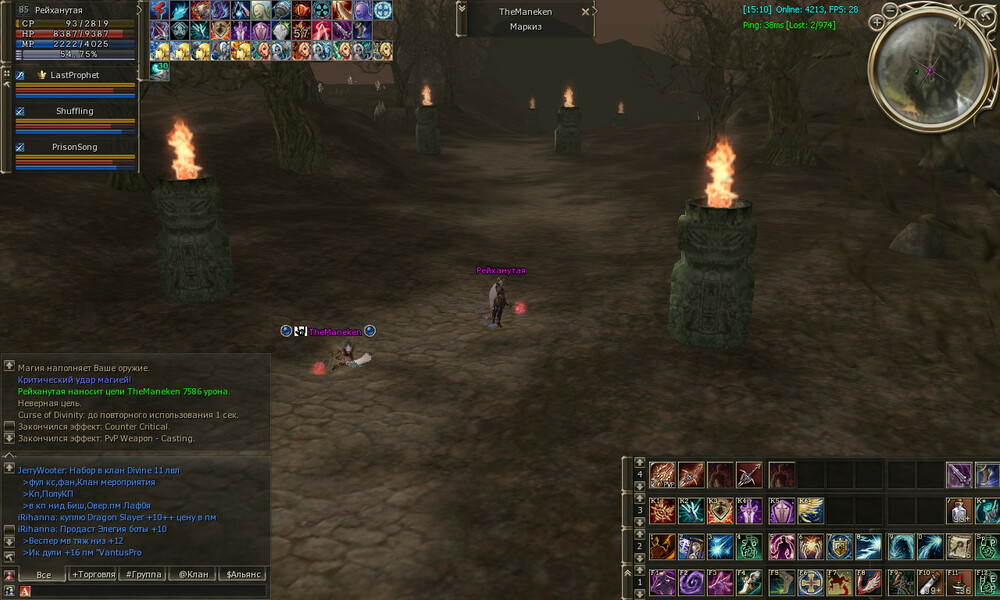Cast the K1 red sun sigil skill
This screenshot has height=600, width=1000.
point(662,511)
